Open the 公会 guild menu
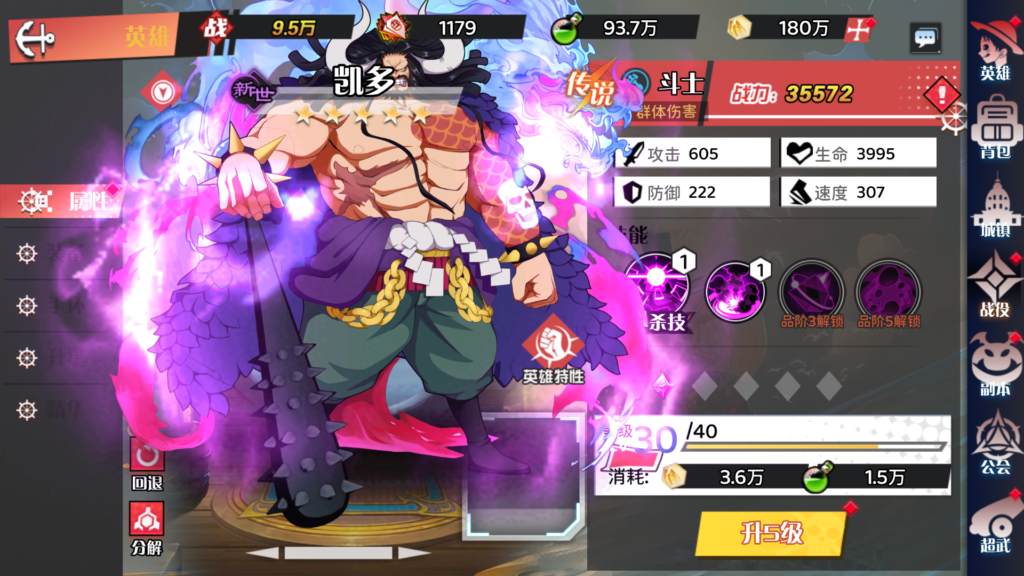This screenshot has width=1024, height=576. click(x=994, y=440)
